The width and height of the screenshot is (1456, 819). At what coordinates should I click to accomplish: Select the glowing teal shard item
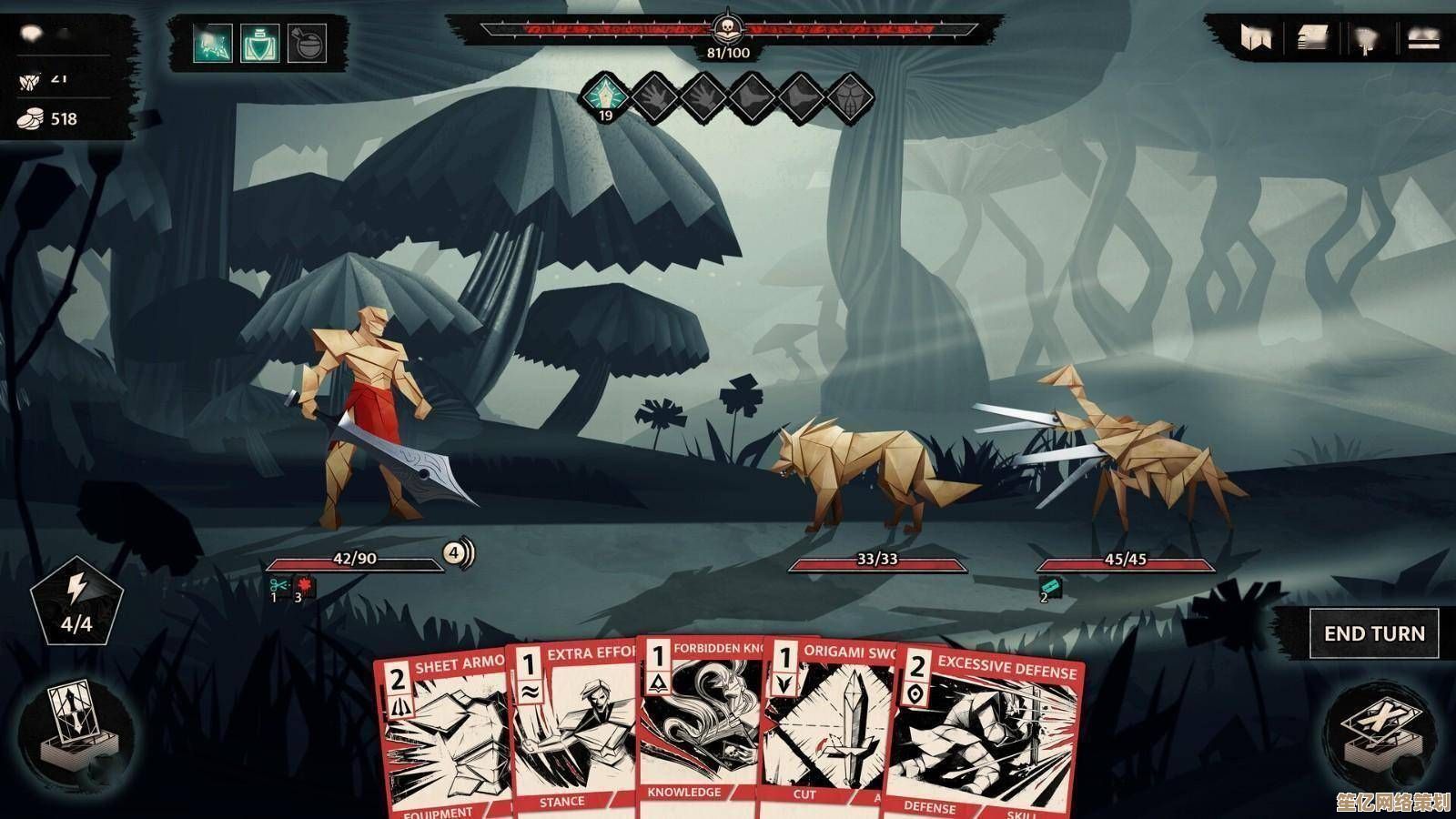click(x=212, y=43)
